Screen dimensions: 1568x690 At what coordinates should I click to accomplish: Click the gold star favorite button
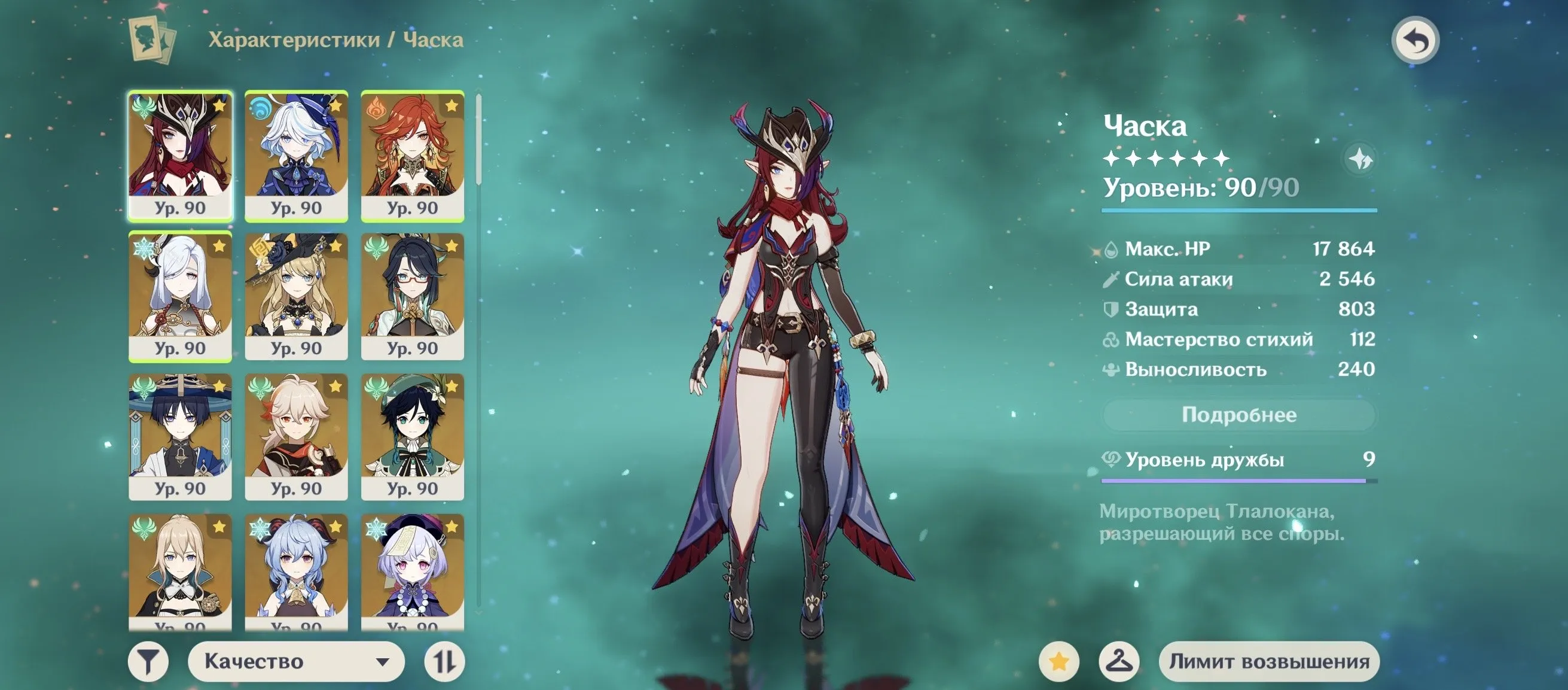point(1059,661)
